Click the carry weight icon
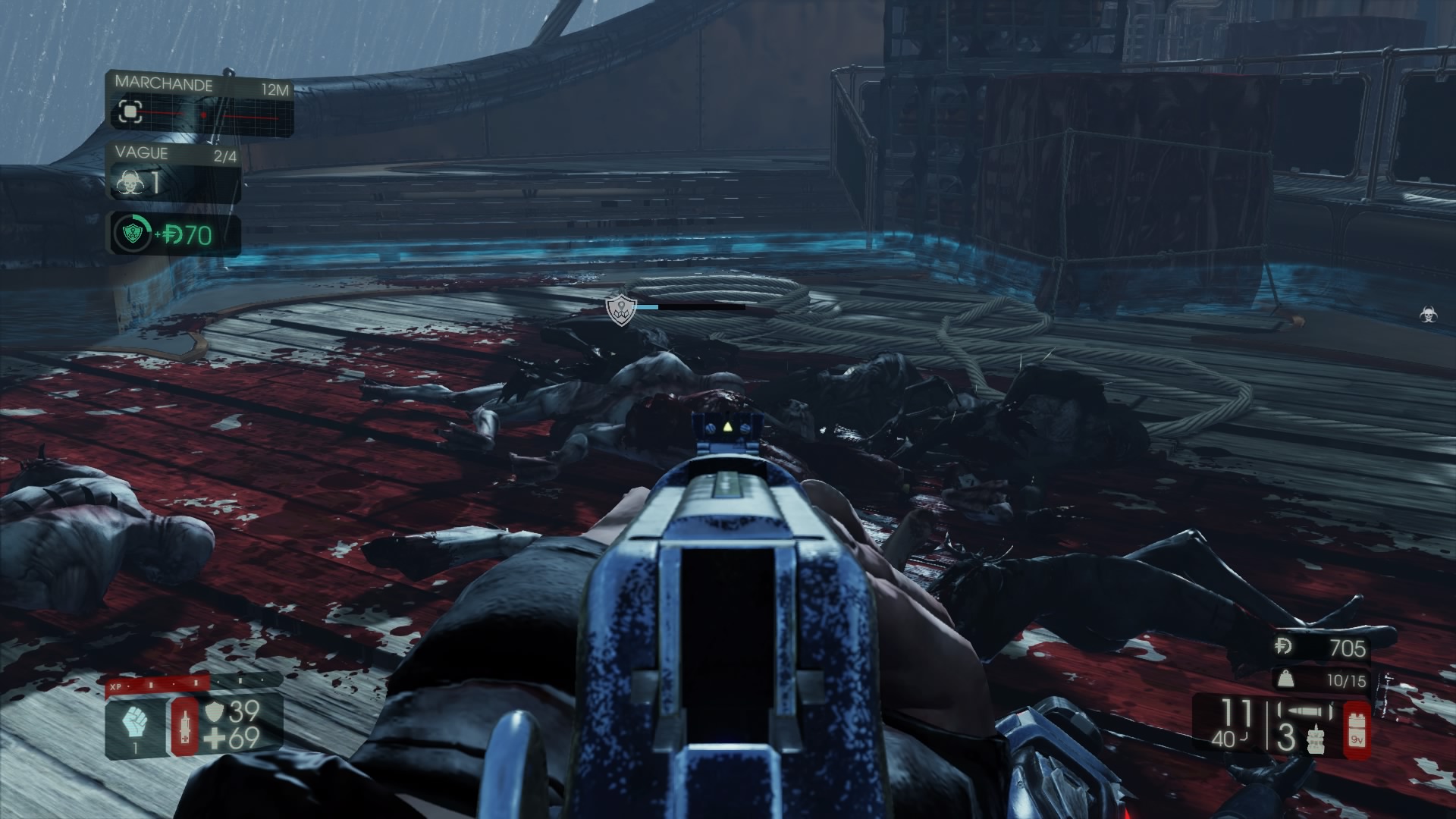This screenshot has width=1456, height=819. (x=1285, y=679)
